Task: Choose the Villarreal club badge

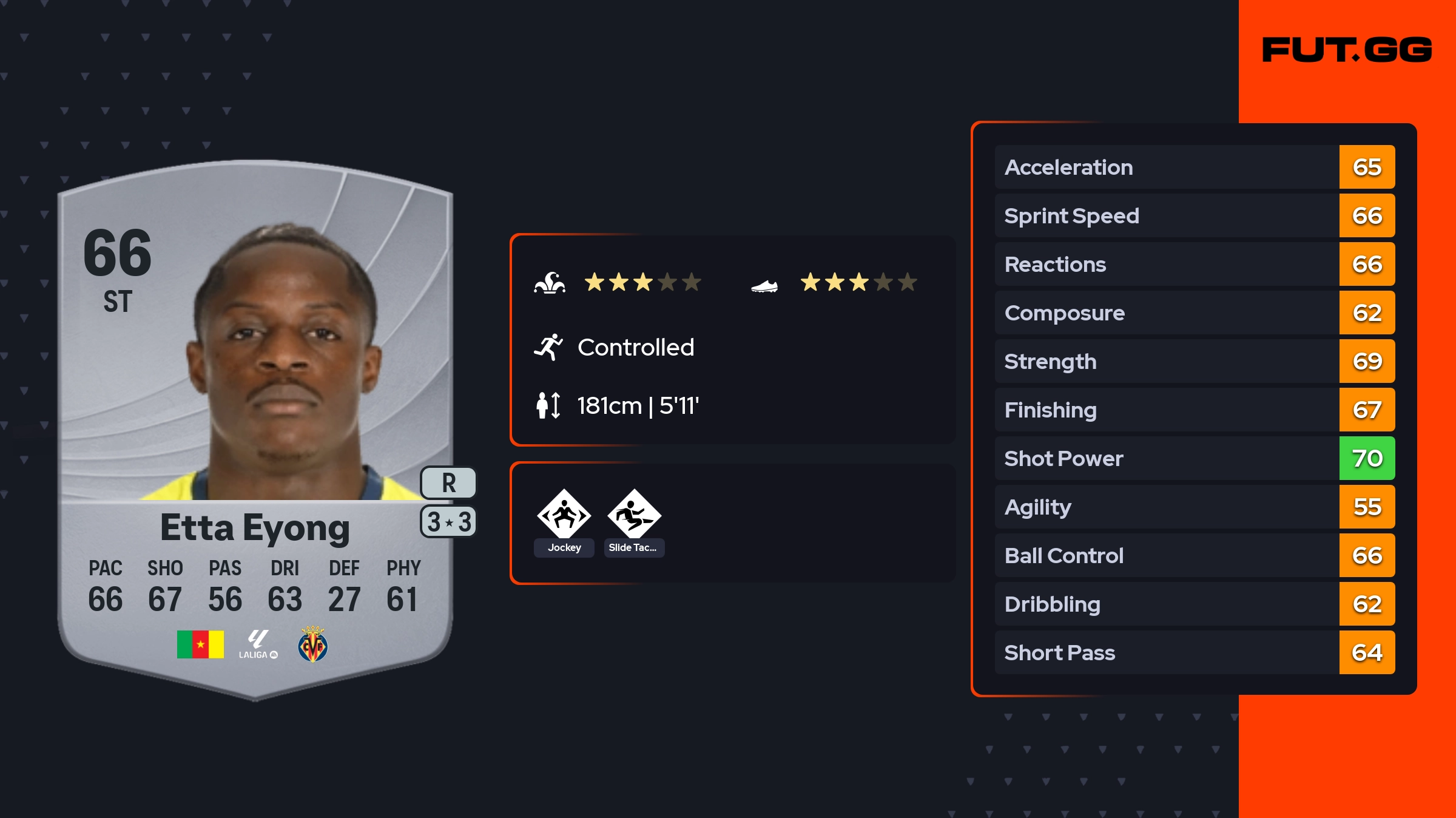Action: coord(312,644)
